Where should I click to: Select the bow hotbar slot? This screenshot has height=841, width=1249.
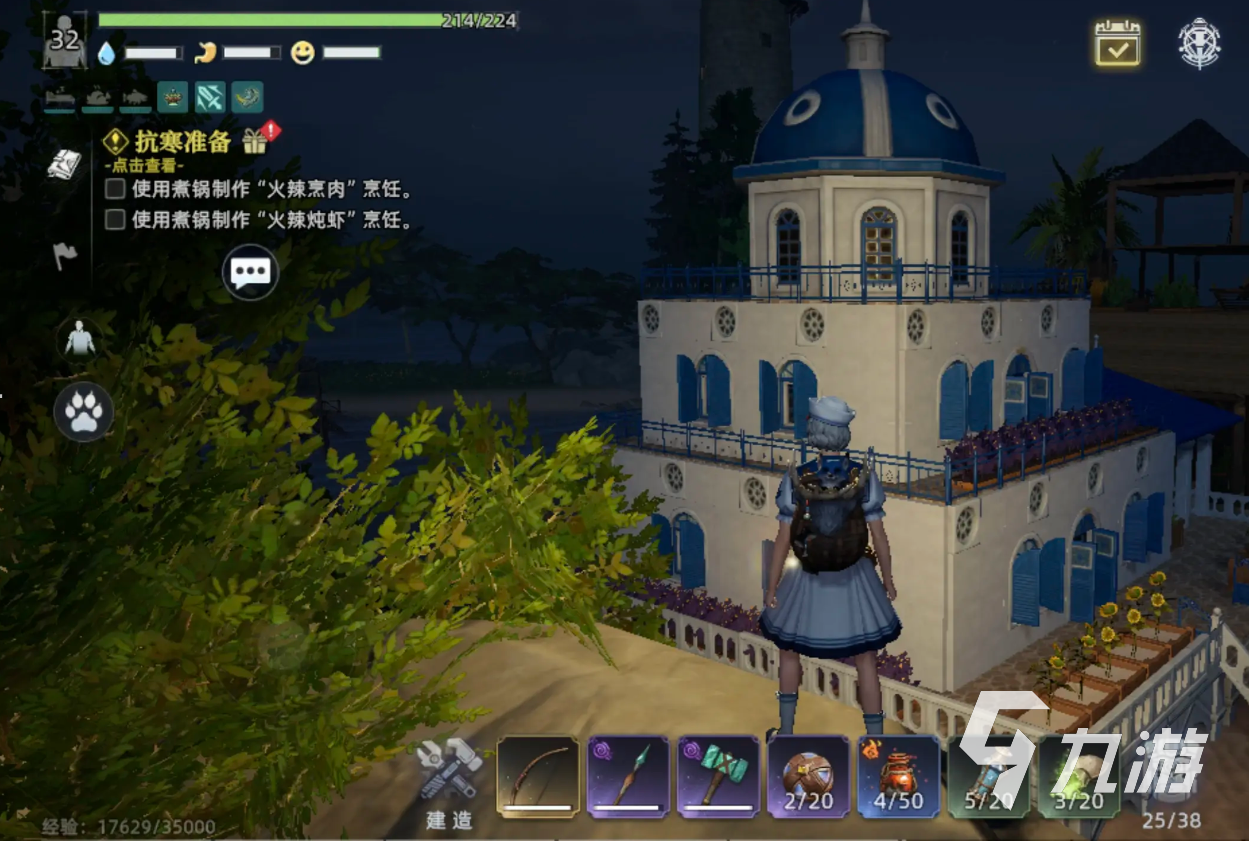coord(538,777)
